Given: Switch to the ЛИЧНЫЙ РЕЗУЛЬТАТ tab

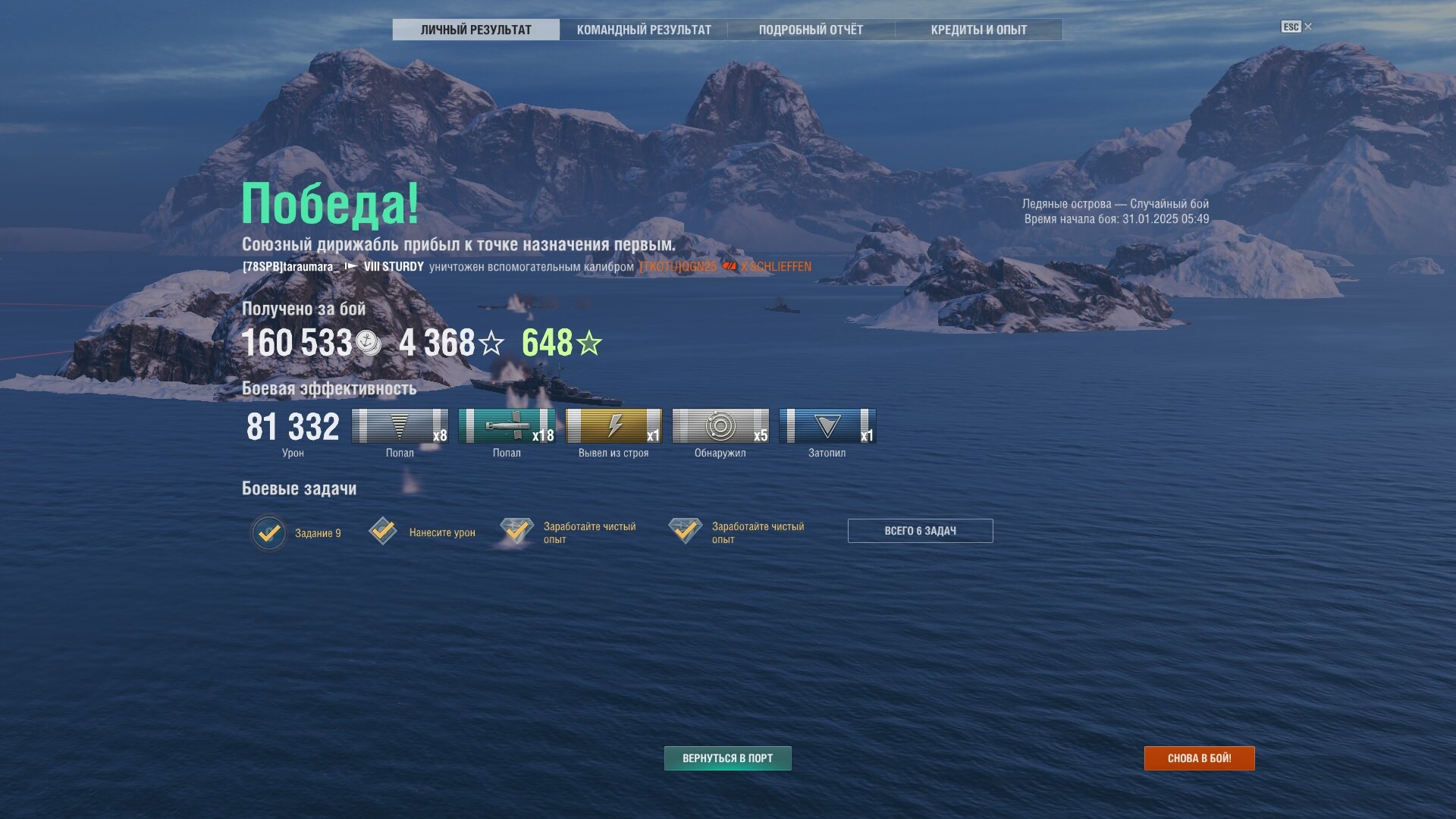Looking at the screenshot, I should [475, 30].
